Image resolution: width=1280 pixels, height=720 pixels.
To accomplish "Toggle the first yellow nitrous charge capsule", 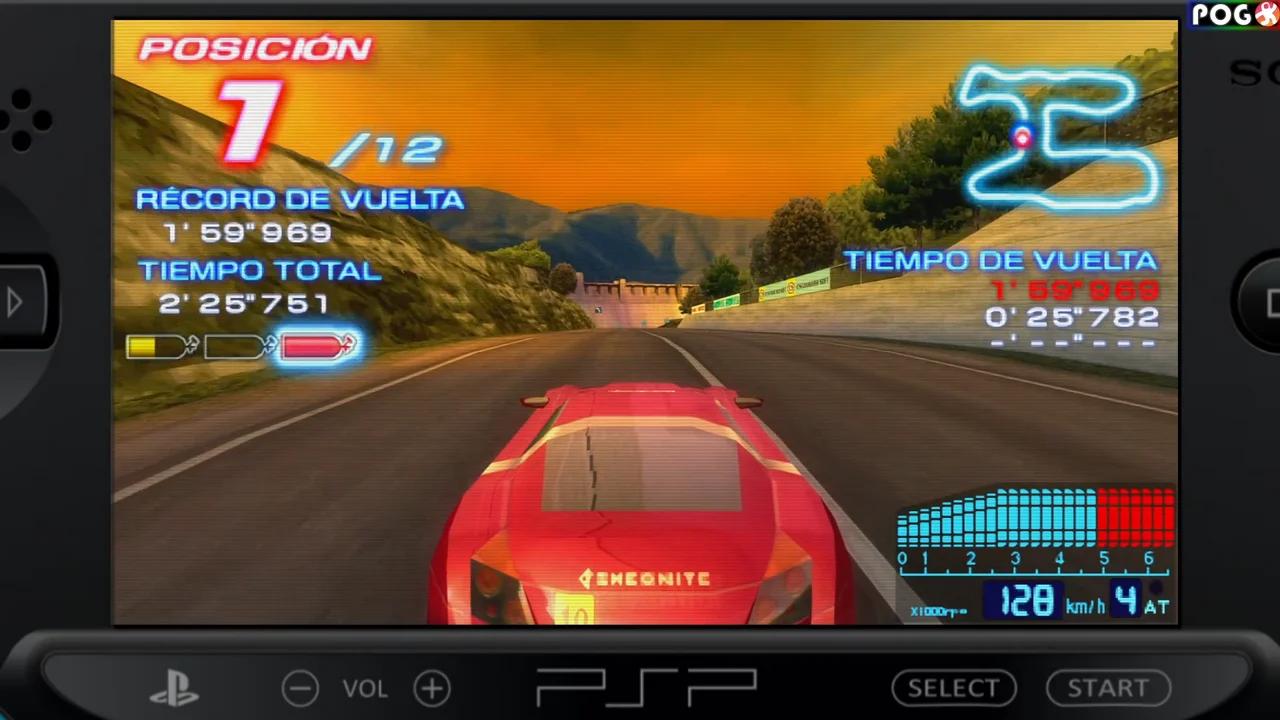I will tap(160, 346).
